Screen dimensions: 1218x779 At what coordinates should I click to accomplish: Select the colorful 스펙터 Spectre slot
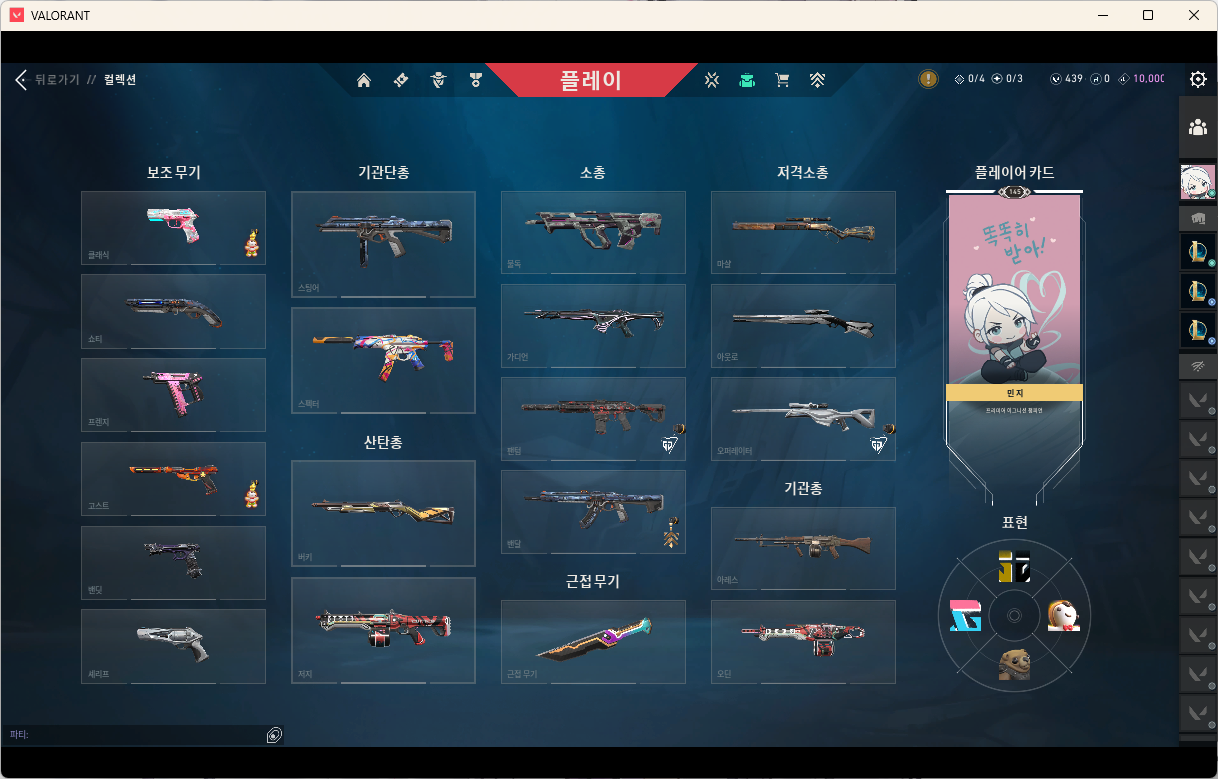click(x=383, y=360)
